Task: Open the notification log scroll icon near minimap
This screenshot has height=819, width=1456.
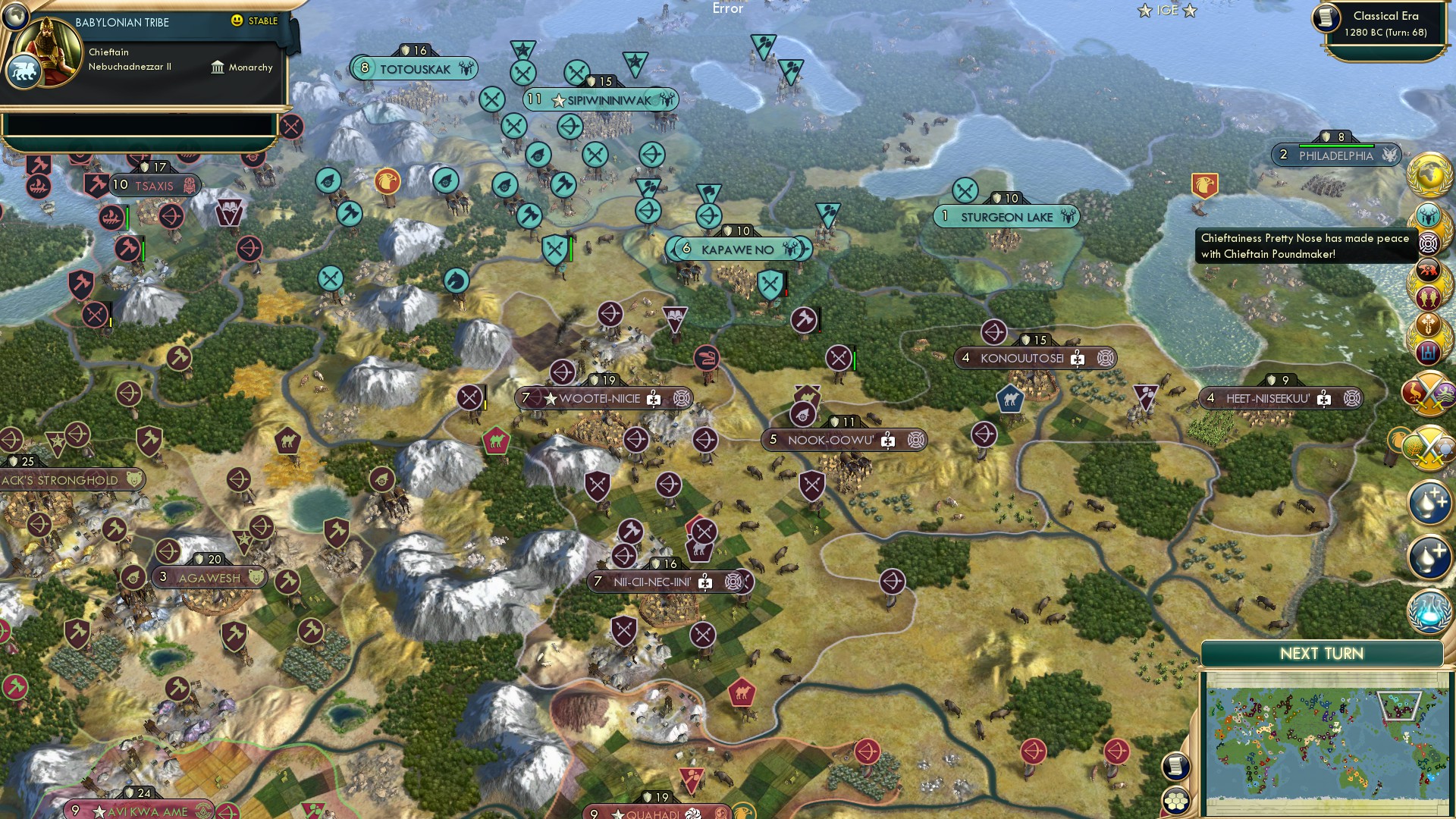Action: (1175, 767)
